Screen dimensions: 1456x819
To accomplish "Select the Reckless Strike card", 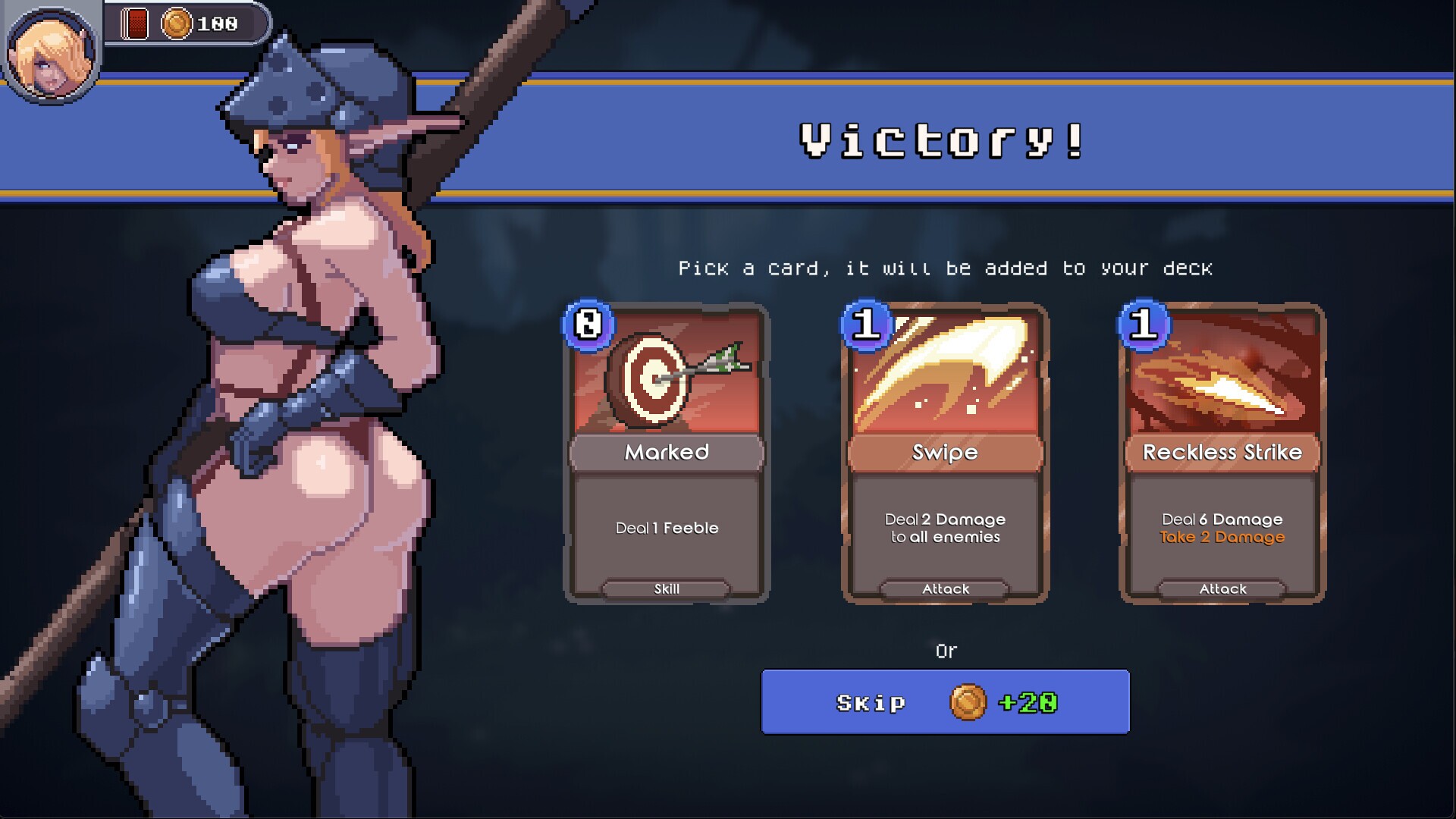I will [x=1222, y=451].
